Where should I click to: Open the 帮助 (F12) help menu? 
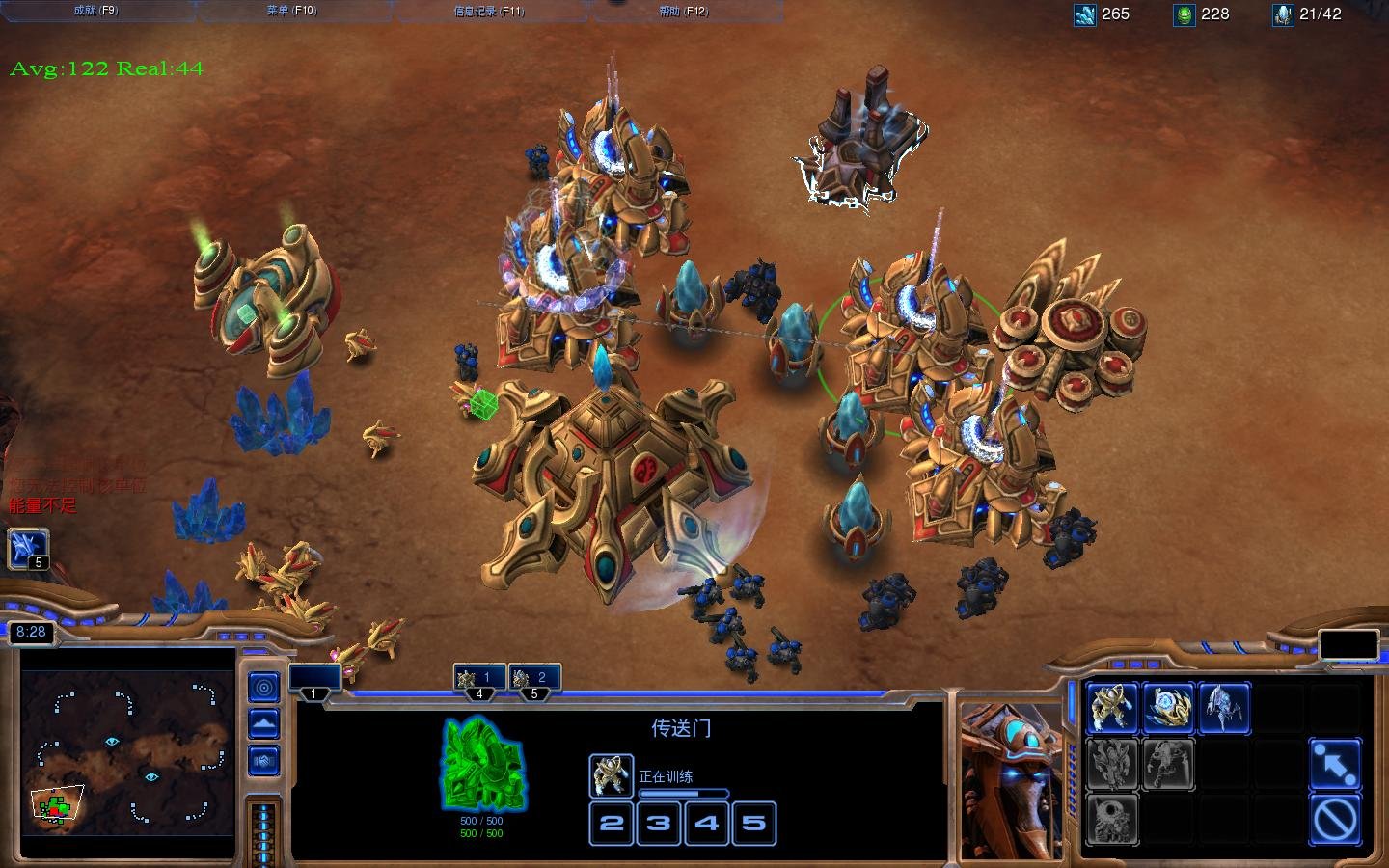coord(683,11)
